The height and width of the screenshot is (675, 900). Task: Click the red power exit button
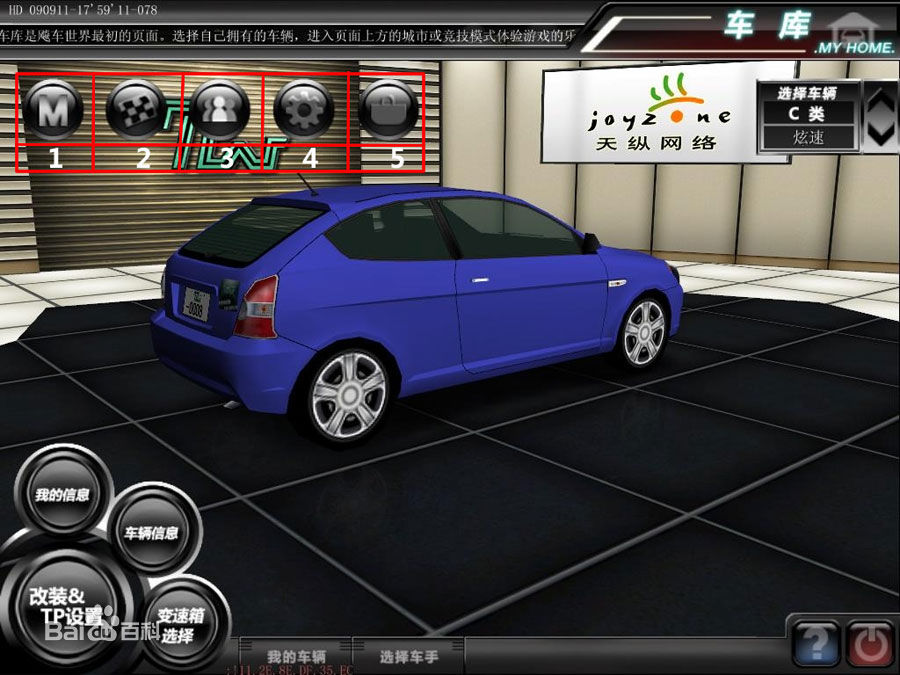coord(870,642)
